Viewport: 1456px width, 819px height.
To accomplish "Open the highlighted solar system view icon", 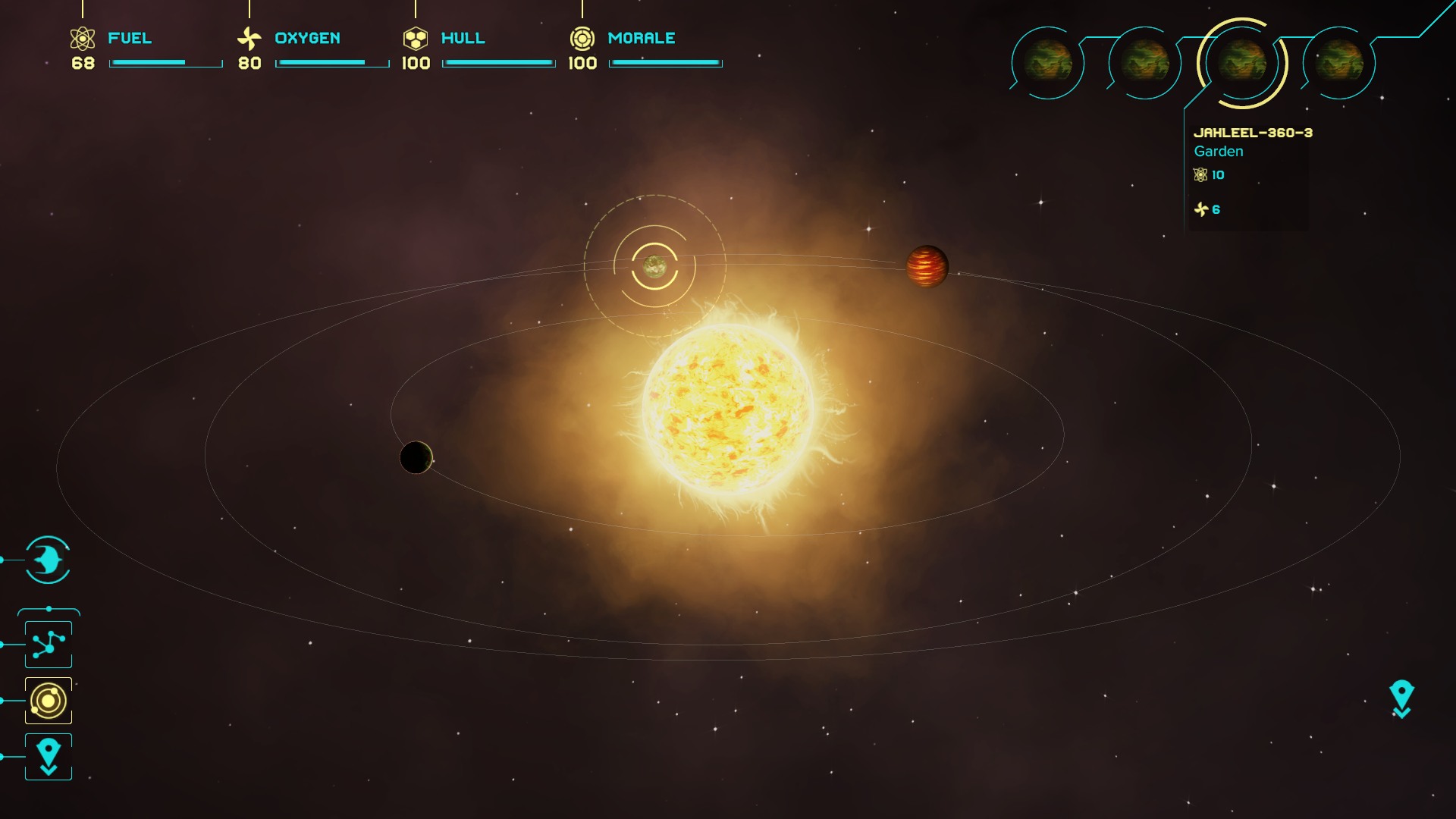I will (x=48, y=699).
